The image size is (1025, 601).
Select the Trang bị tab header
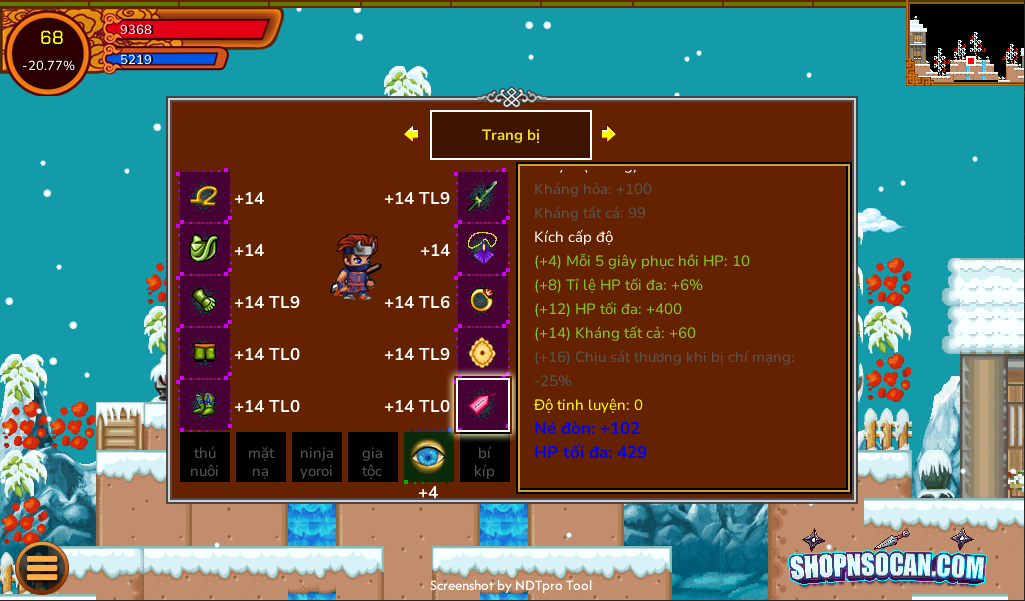(511, 135)
